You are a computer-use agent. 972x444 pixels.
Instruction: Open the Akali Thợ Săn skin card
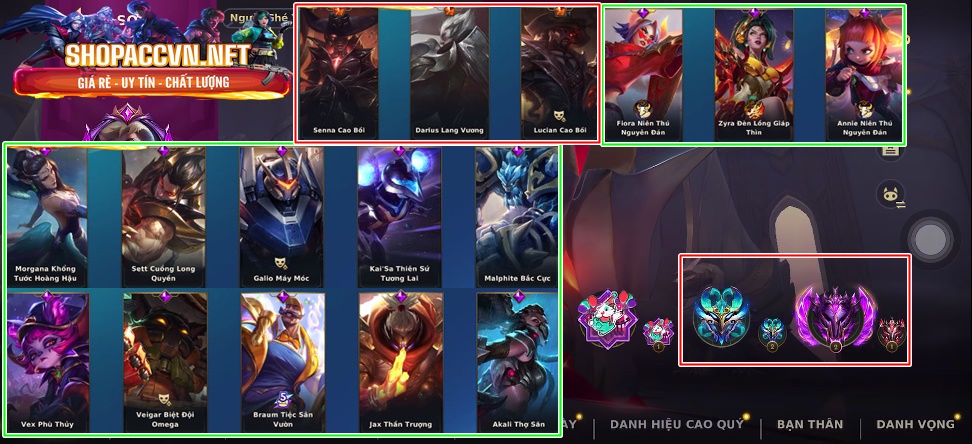coord(517,362)
